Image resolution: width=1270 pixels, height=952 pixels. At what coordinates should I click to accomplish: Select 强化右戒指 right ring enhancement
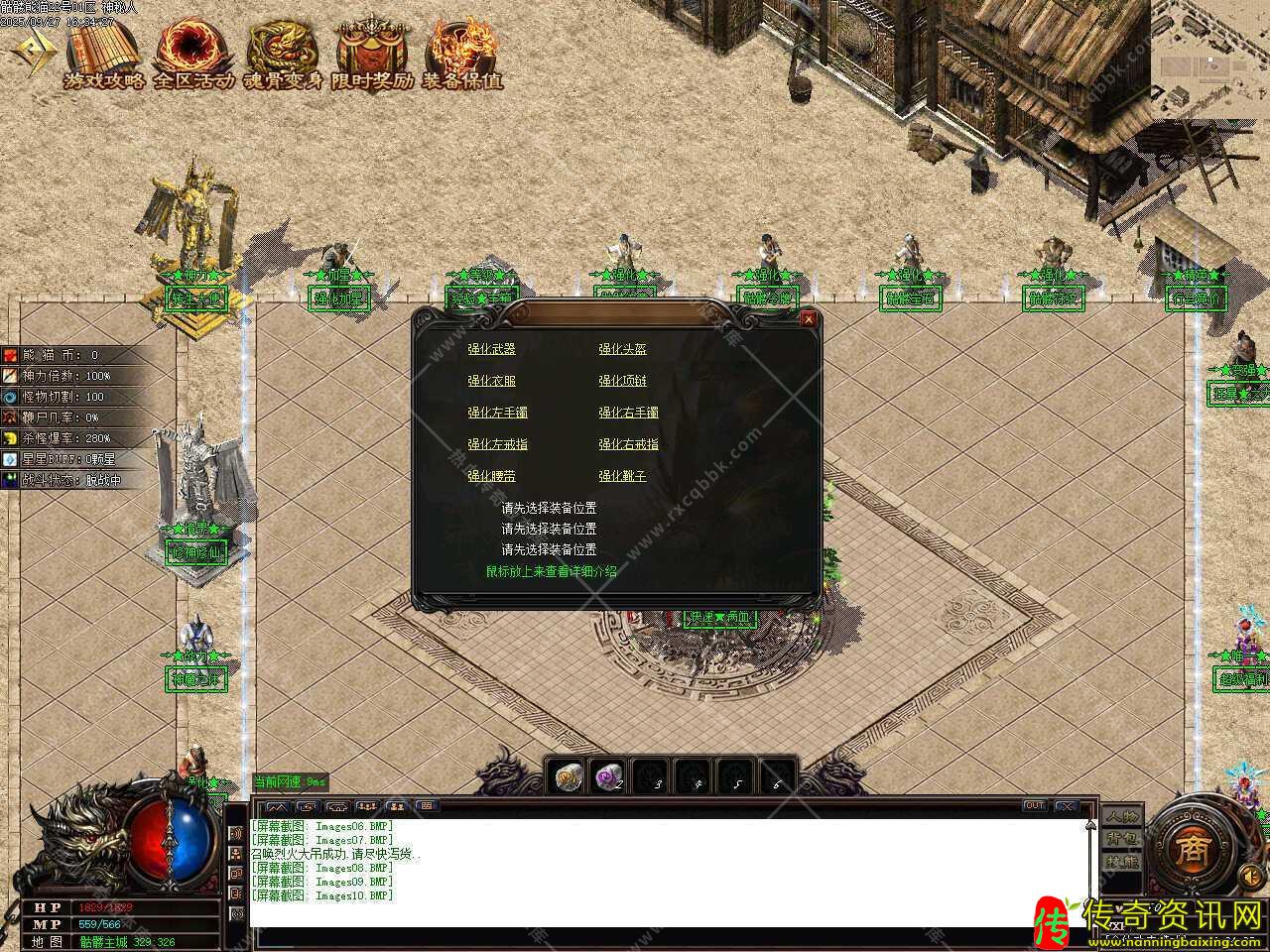point(628,444)
